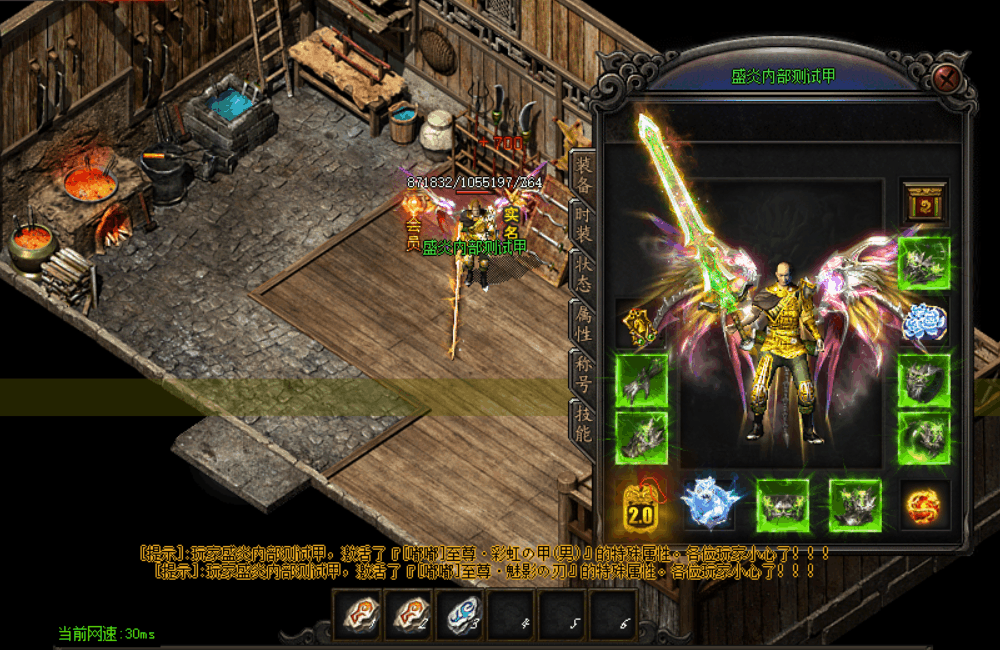Activate the red rune stone in hotbar slot 2
The image size is (1000, 650).
(x=409, y=614)
